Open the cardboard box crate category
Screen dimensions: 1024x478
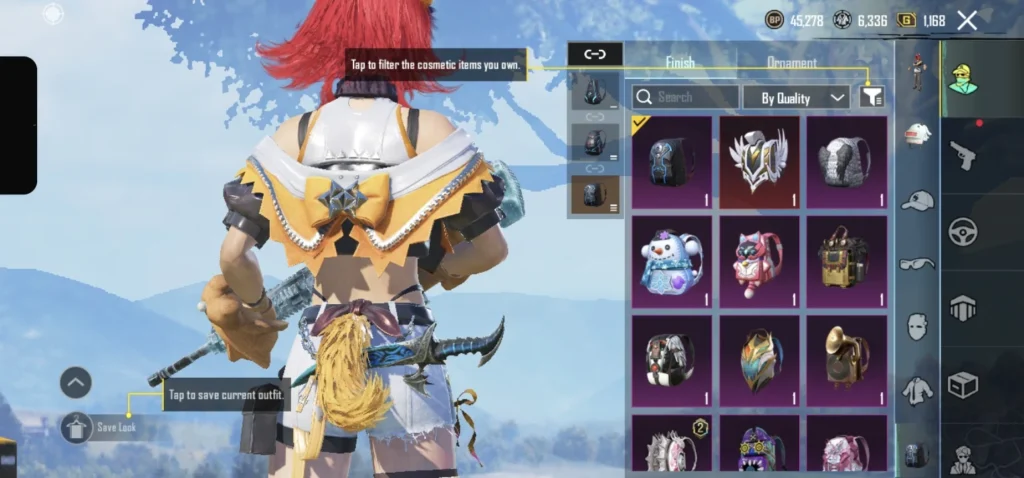[x=962, y=384]
